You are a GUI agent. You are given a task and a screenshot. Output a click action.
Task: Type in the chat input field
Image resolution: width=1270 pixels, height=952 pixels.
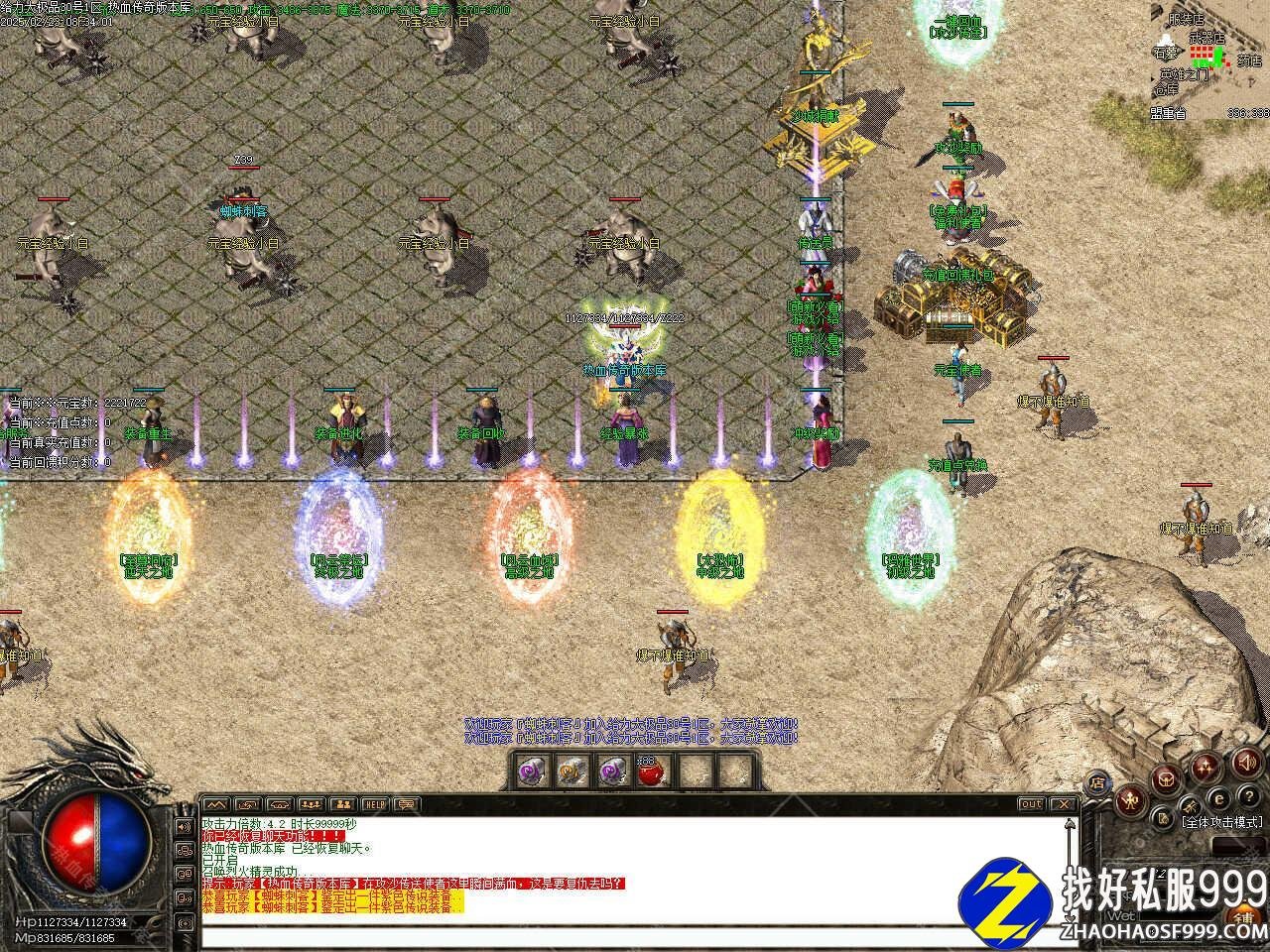click(x=635, y=936)
